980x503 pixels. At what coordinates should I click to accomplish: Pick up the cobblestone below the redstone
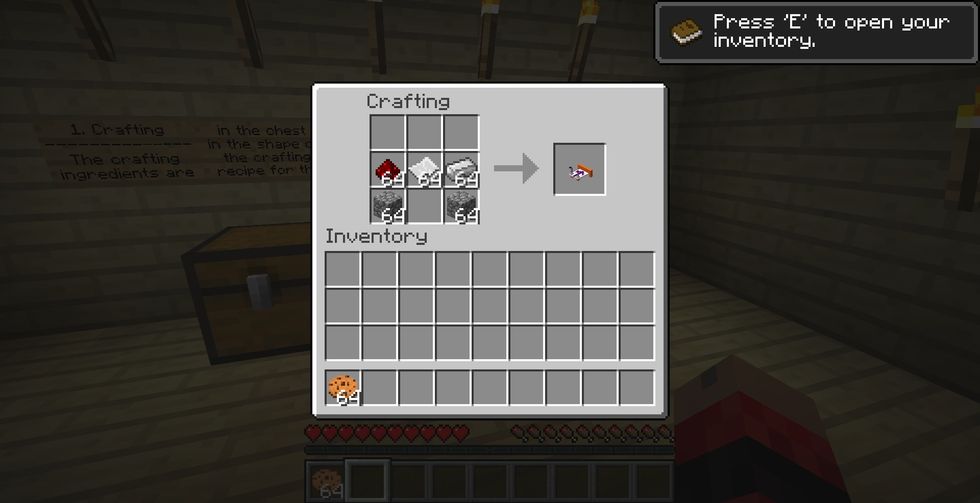point(388,206)
